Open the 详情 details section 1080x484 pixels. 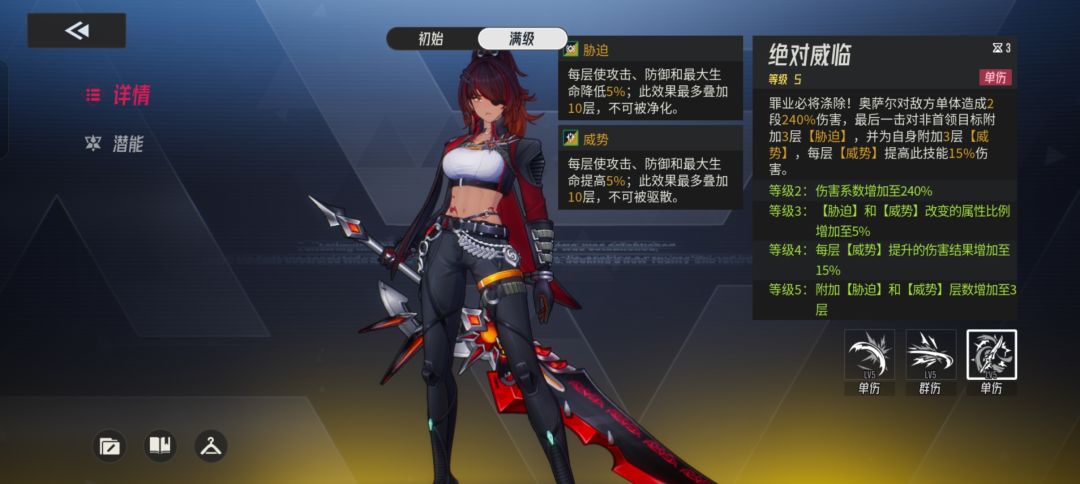pos(119,96)
